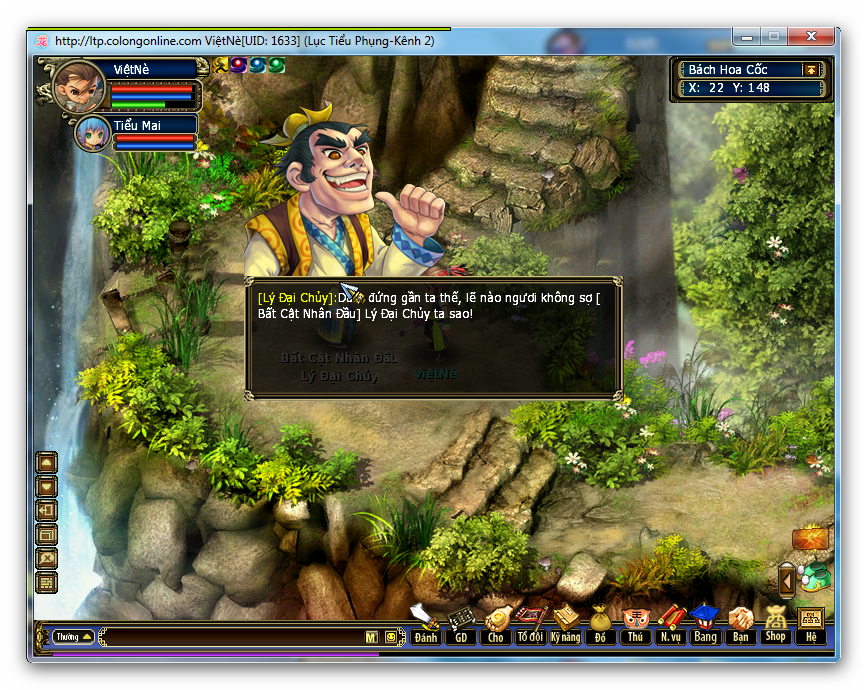
Task: Click the chat scroll-down arrow button
Action: point(47,487)
